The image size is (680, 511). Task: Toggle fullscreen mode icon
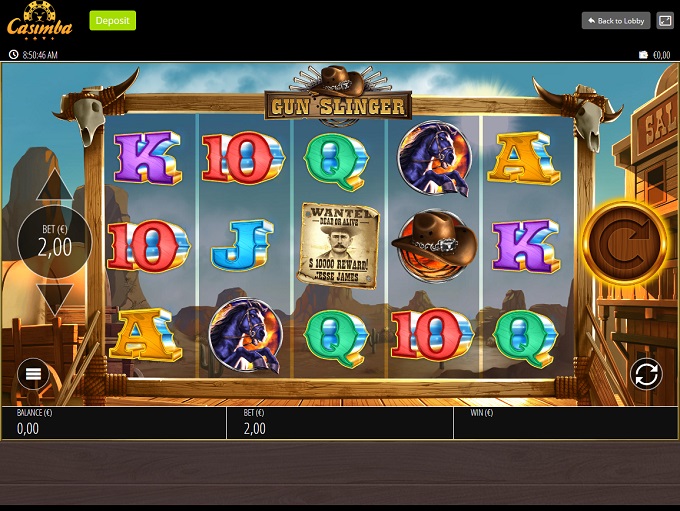(665, 20)
